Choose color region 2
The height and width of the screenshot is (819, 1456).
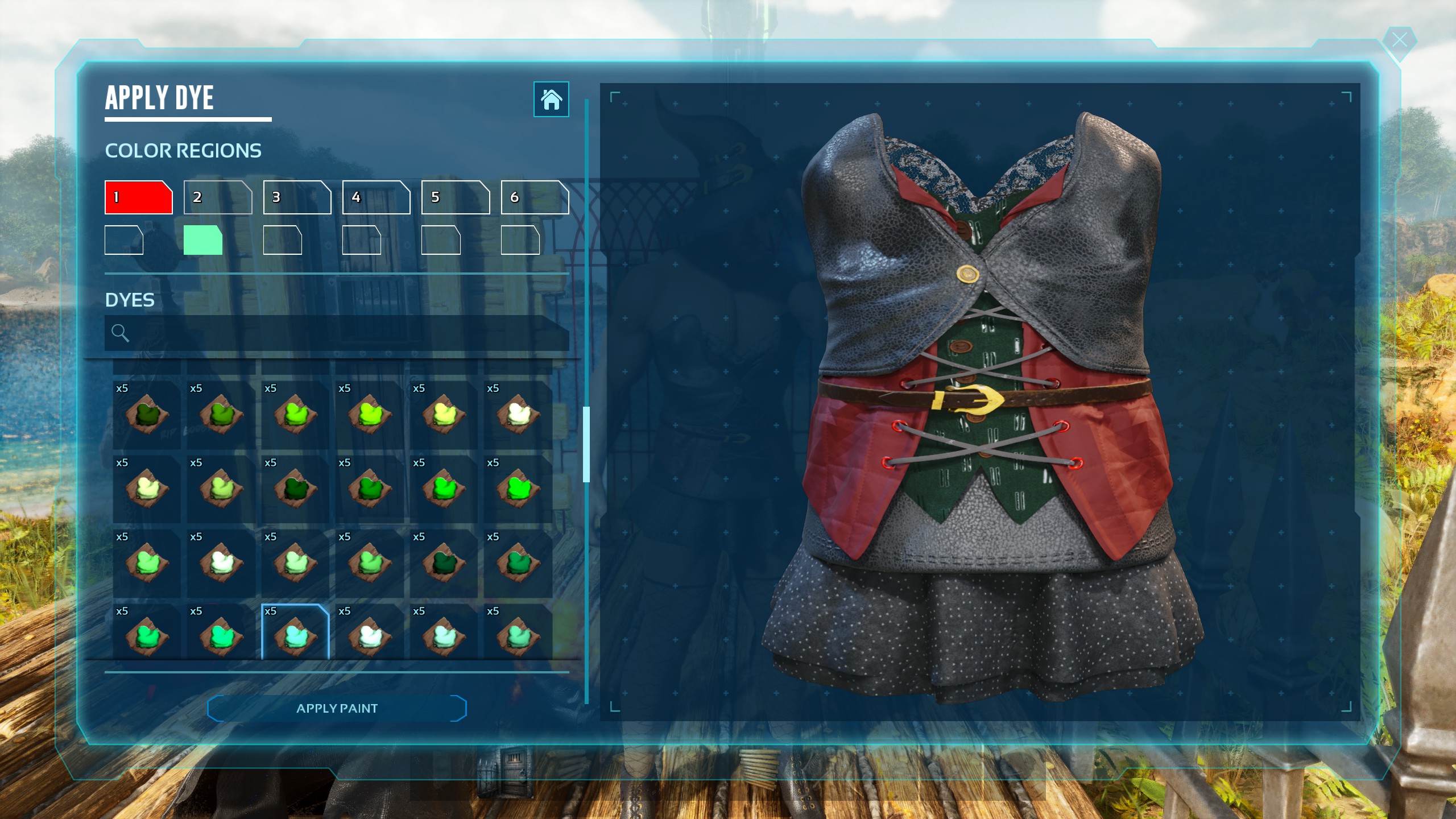(218, 197)
